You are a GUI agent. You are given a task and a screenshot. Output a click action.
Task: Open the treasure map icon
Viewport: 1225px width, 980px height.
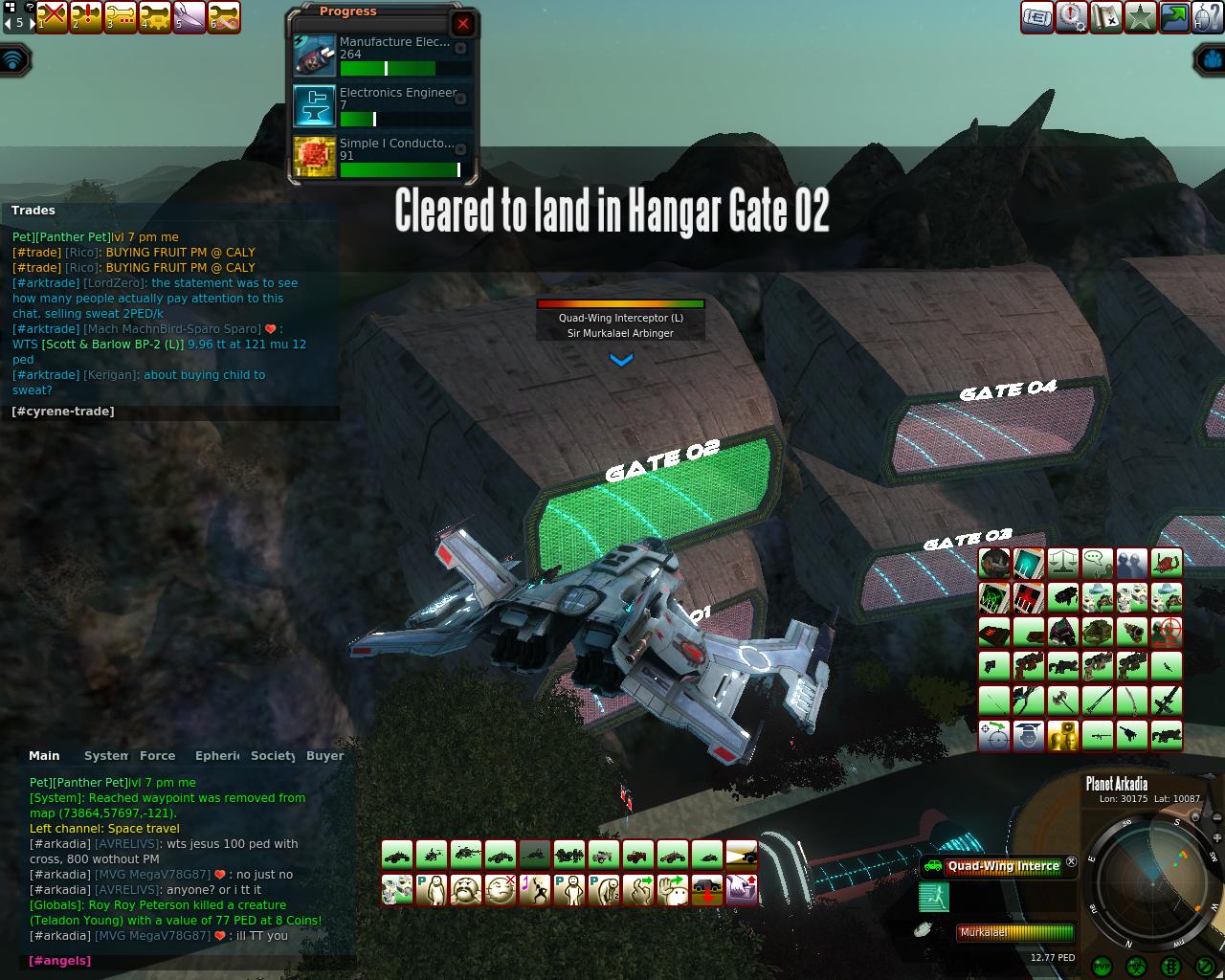point(1105,17)
